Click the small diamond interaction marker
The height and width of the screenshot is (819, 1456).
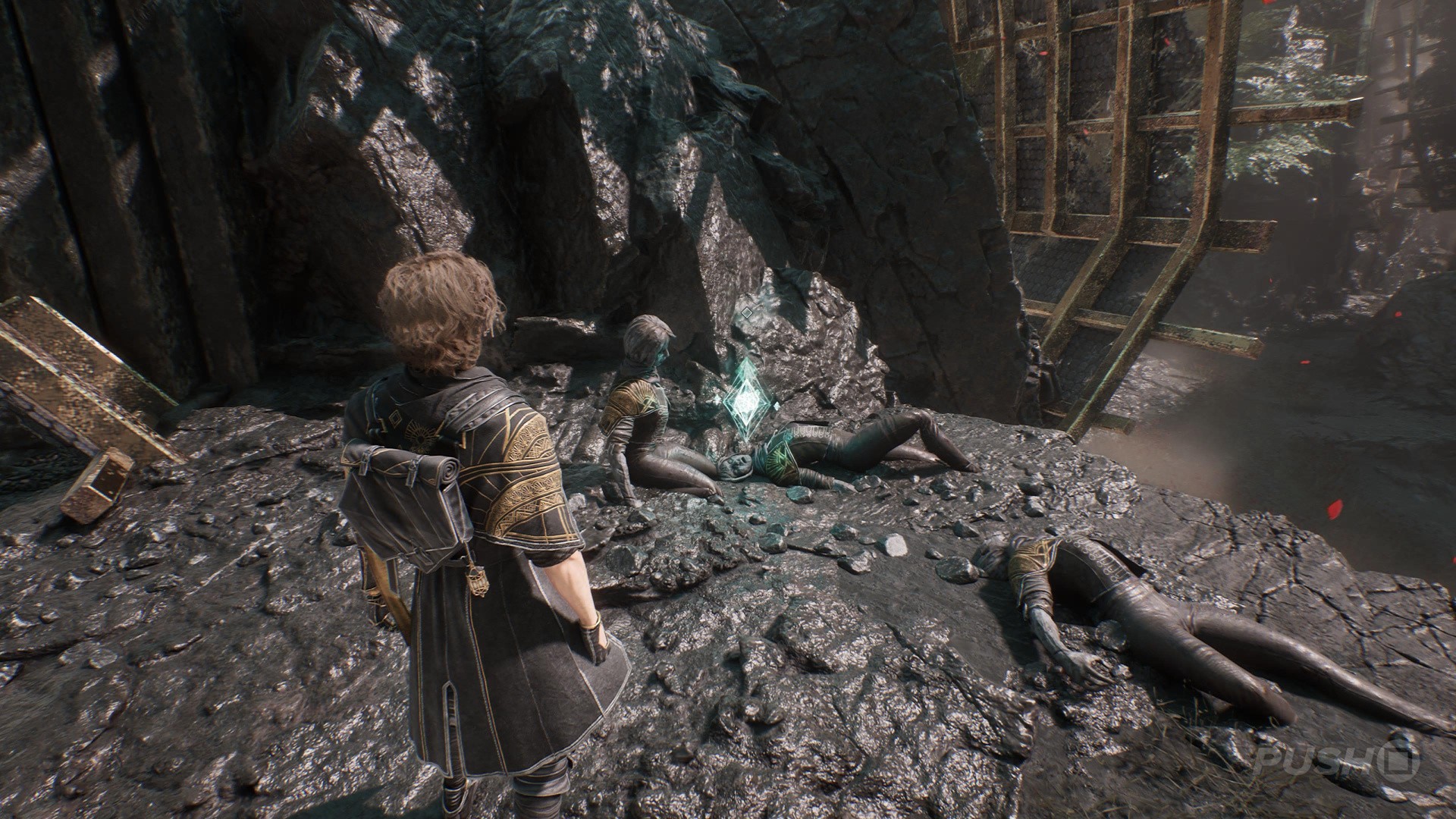pos(748,312)
